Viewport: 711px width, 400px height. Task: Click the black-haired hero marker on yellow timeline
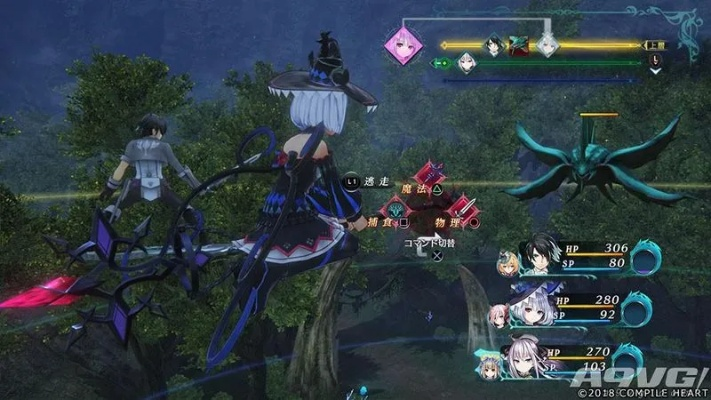click(x=493, y=45)
